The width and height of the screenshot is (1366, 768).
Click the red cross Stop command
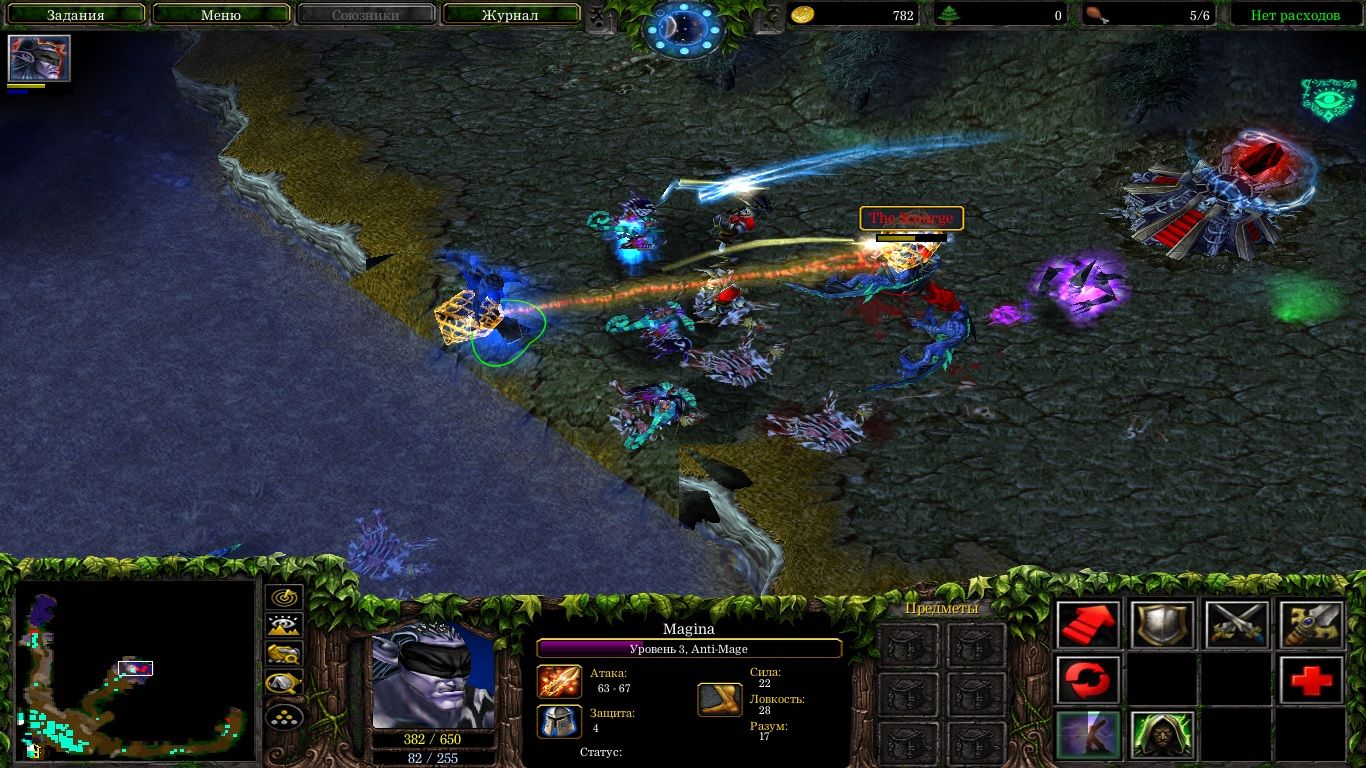(x=1311, y=679)
